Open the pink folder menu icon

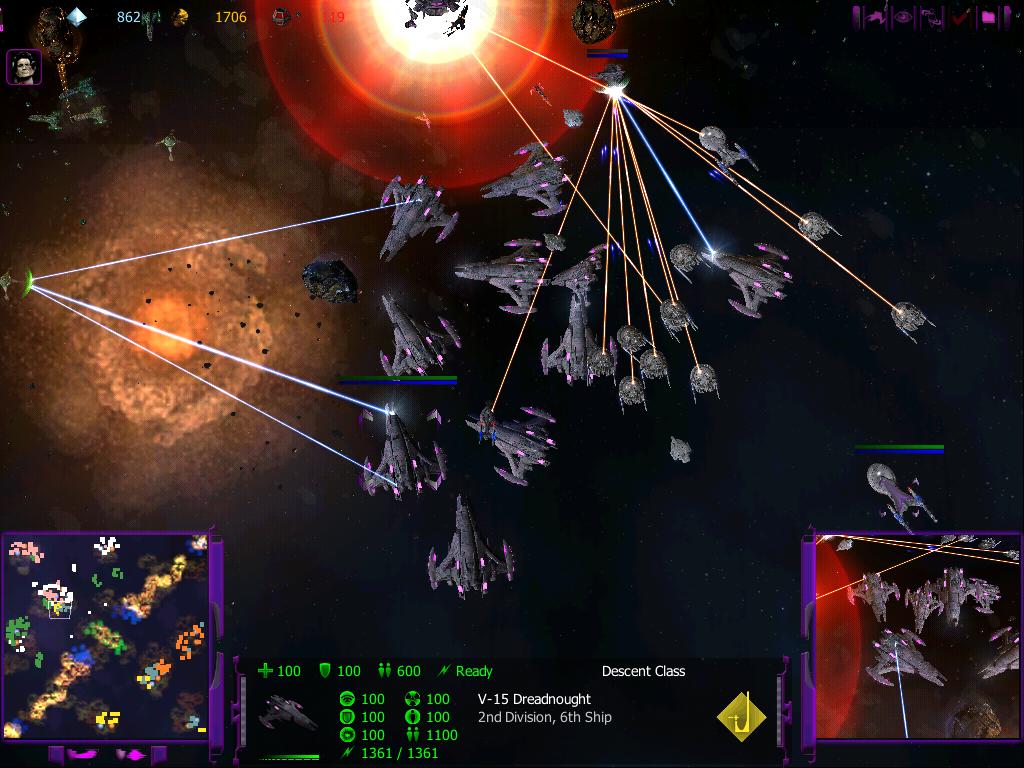point(989,17)
